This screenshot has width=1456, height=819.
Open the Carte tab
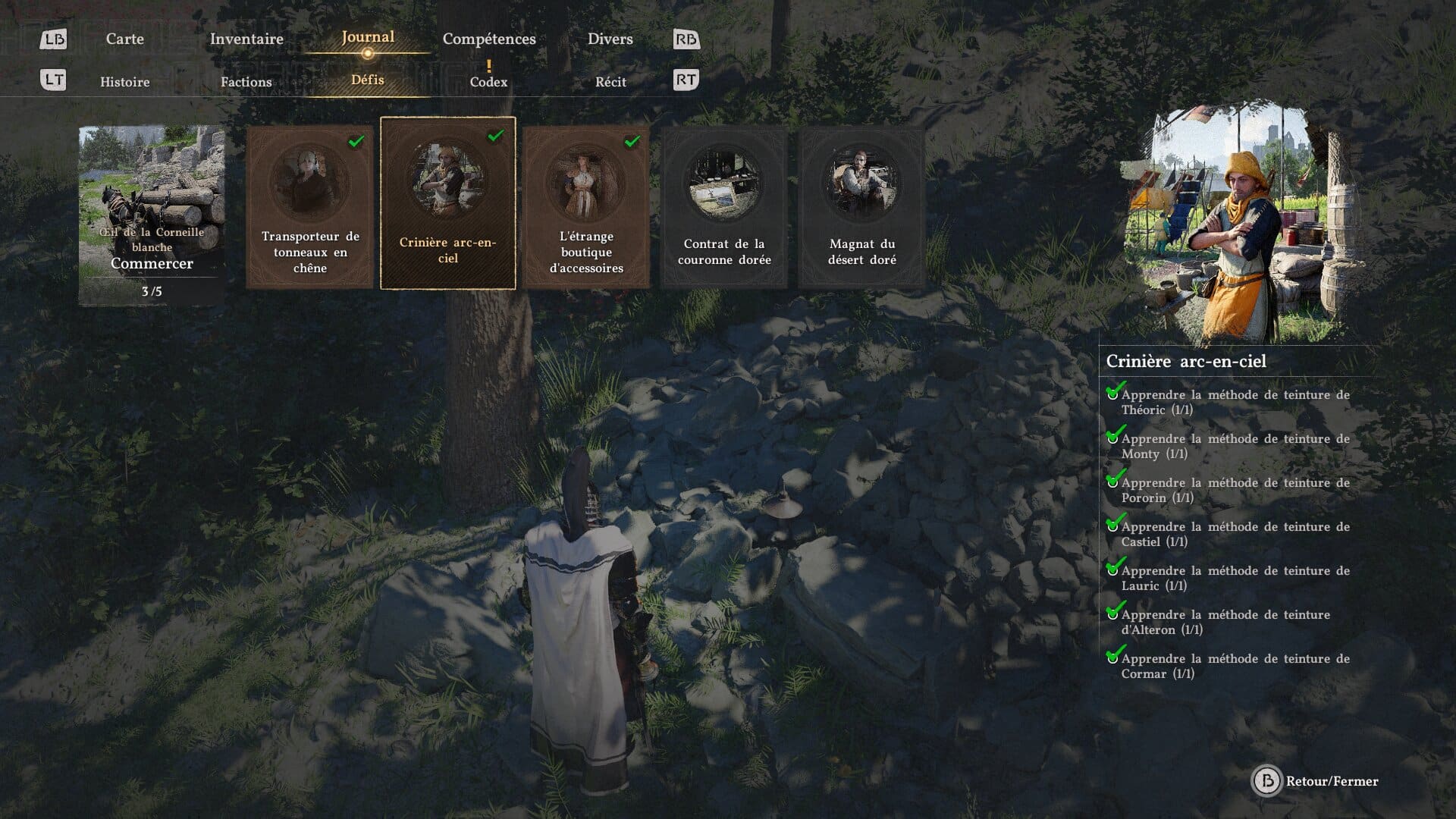(x=124, y=39)
